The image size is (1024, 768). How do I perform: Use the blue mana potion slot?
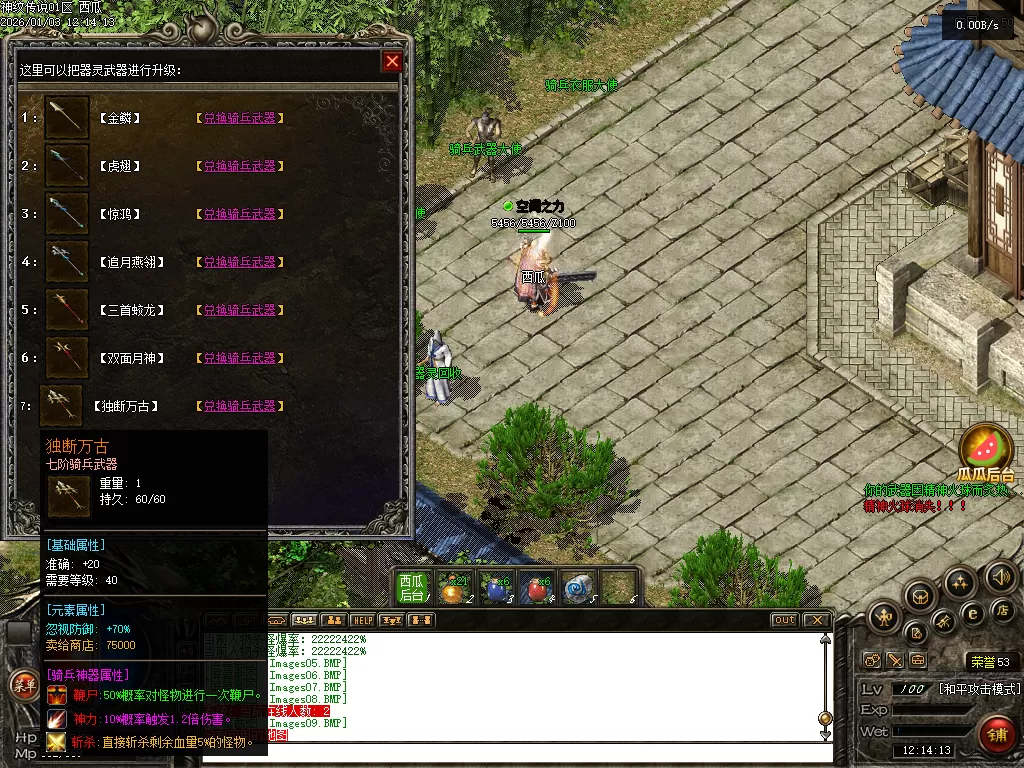[x=494, y=589]
